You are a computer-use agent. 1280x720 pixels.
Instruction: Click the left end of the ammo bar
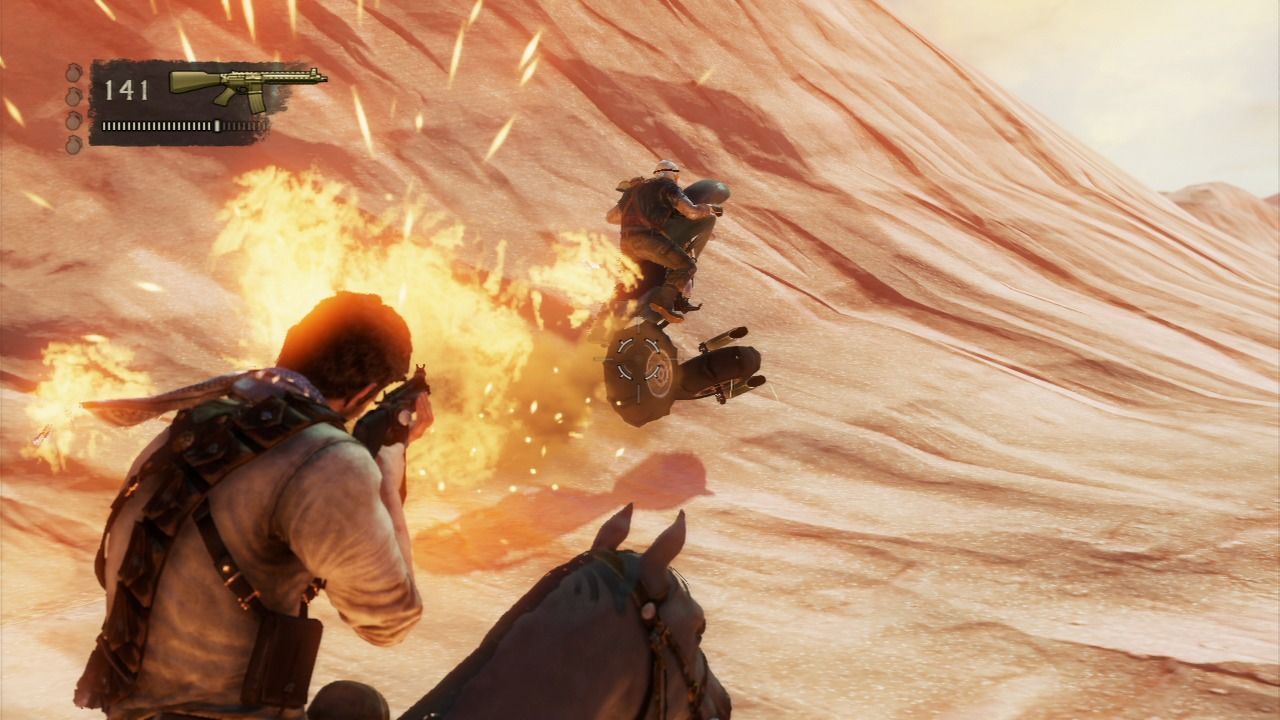[106, 126]
